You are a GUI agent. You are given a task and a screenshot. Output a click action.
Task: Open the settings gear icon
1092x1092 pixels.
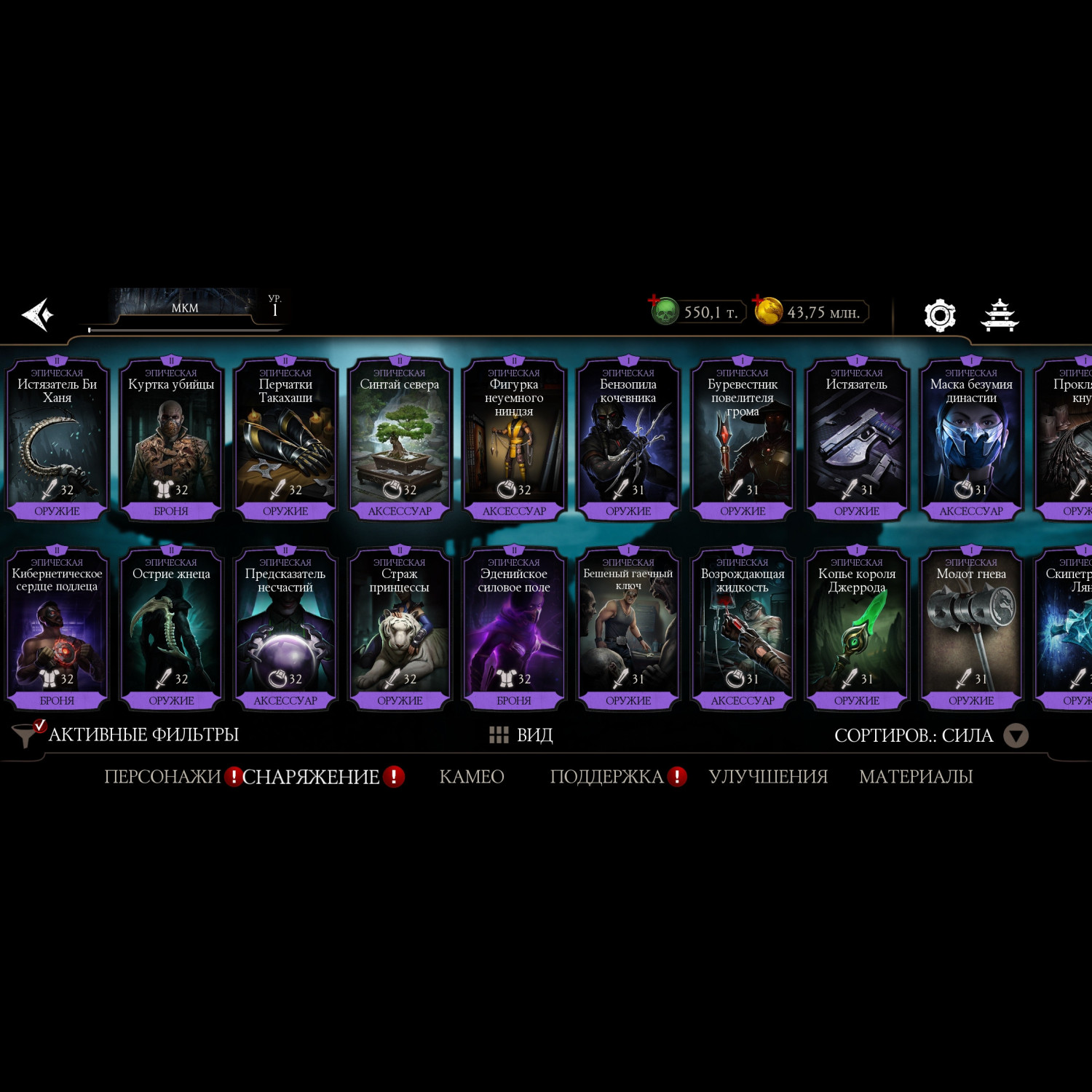click(939, 315)
